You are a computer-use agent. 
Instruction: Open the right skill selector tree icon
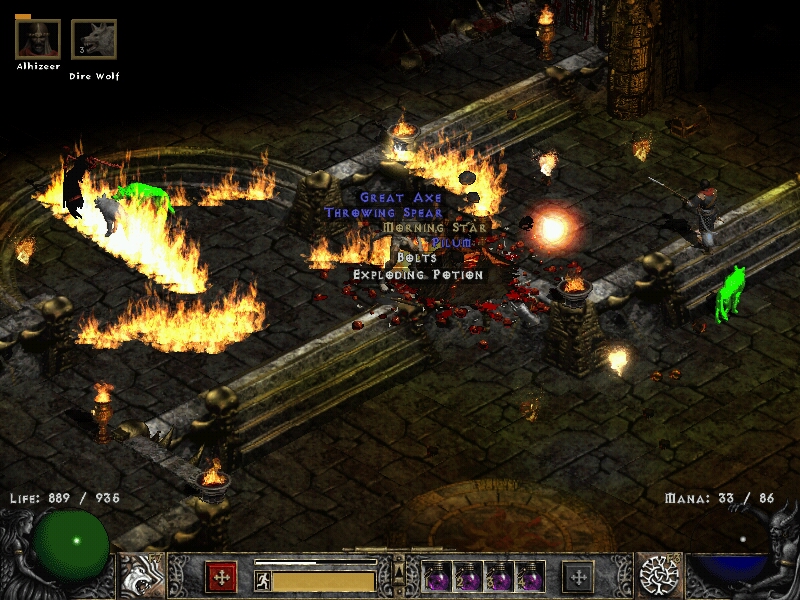(660, 575)
